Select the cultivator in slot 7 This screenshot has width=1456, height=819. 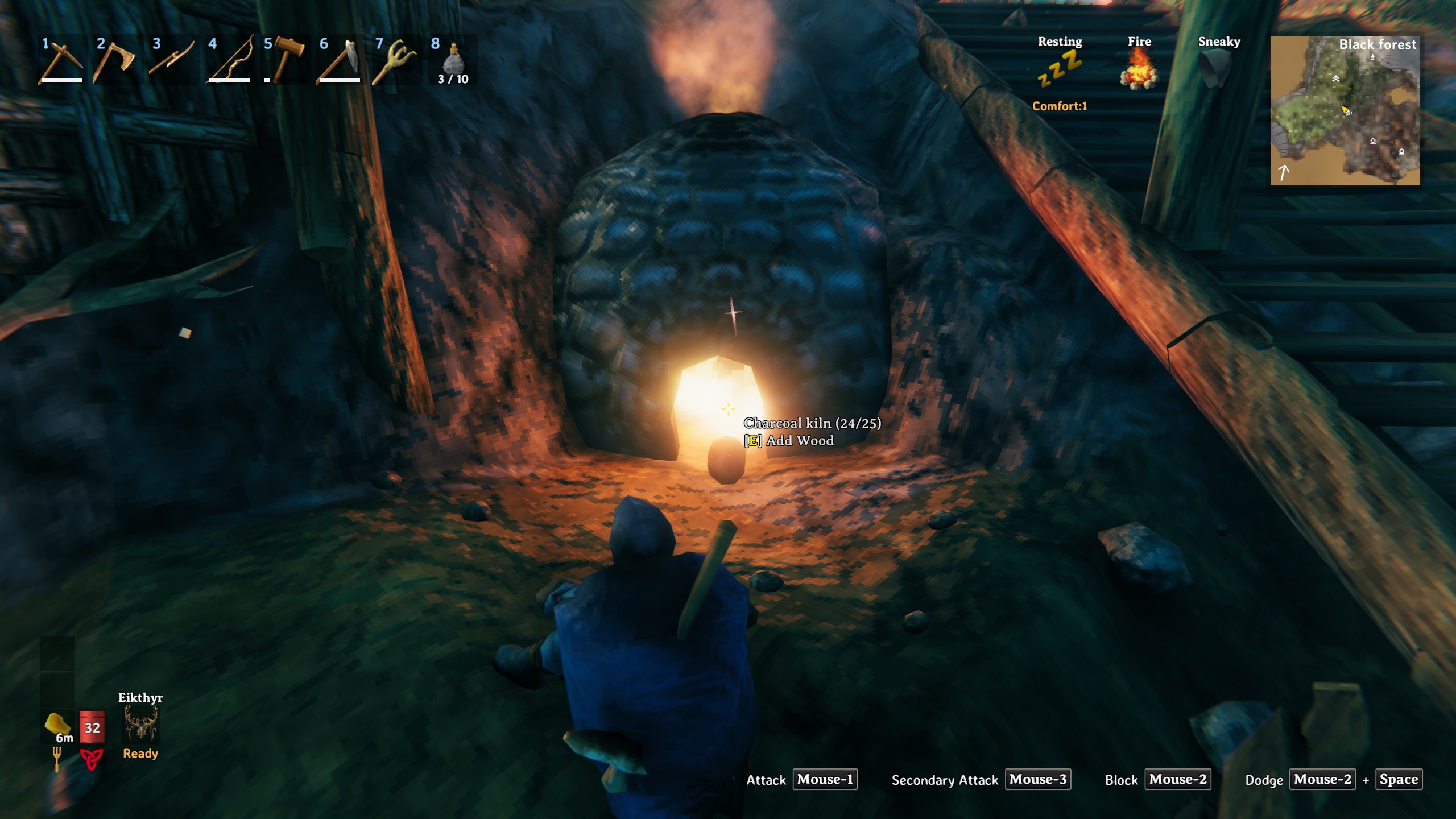click(x=396, y=60)
